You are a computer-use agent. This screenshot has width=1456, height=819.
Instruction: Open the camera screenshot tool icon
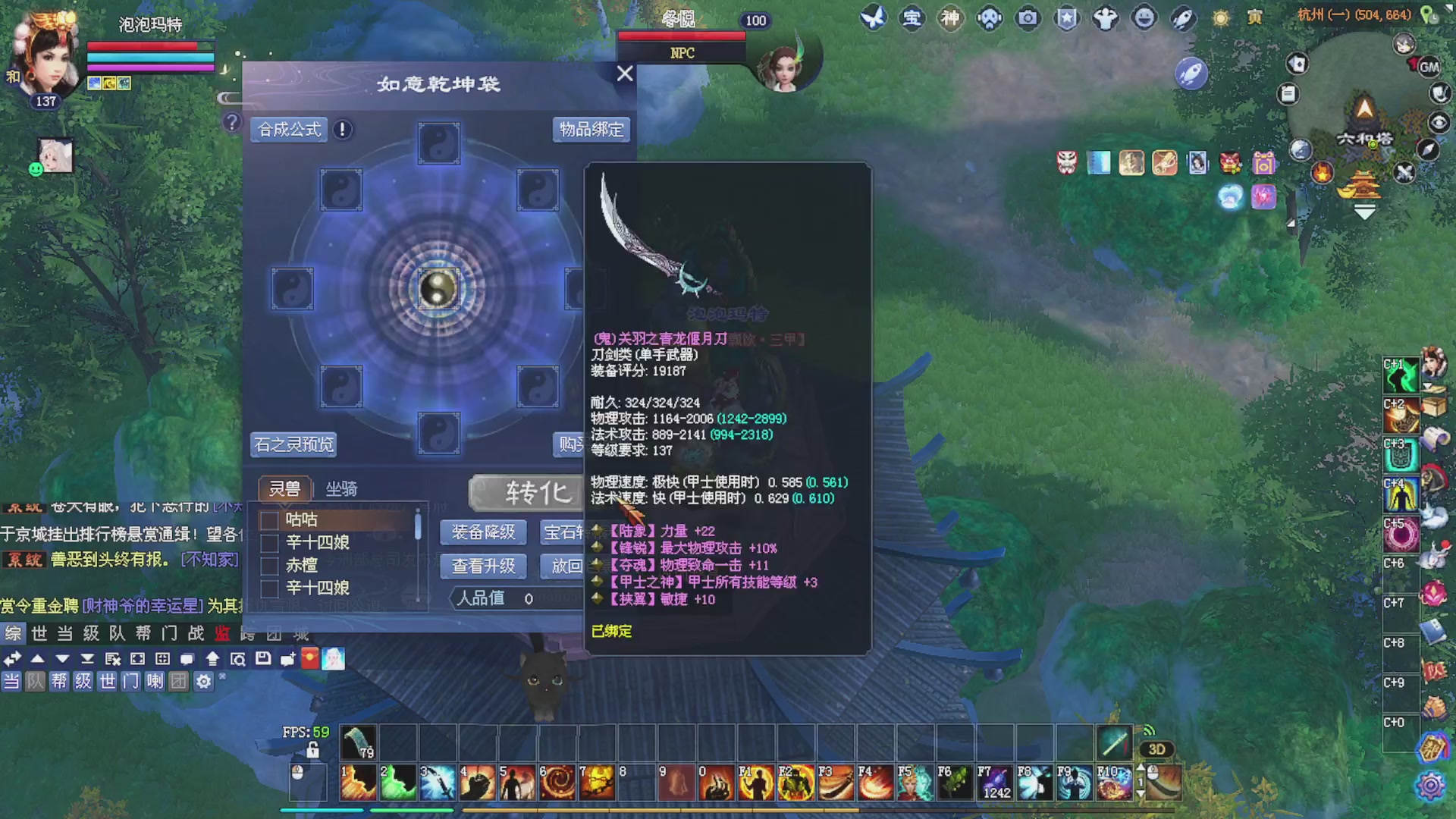coord(1028,18)
